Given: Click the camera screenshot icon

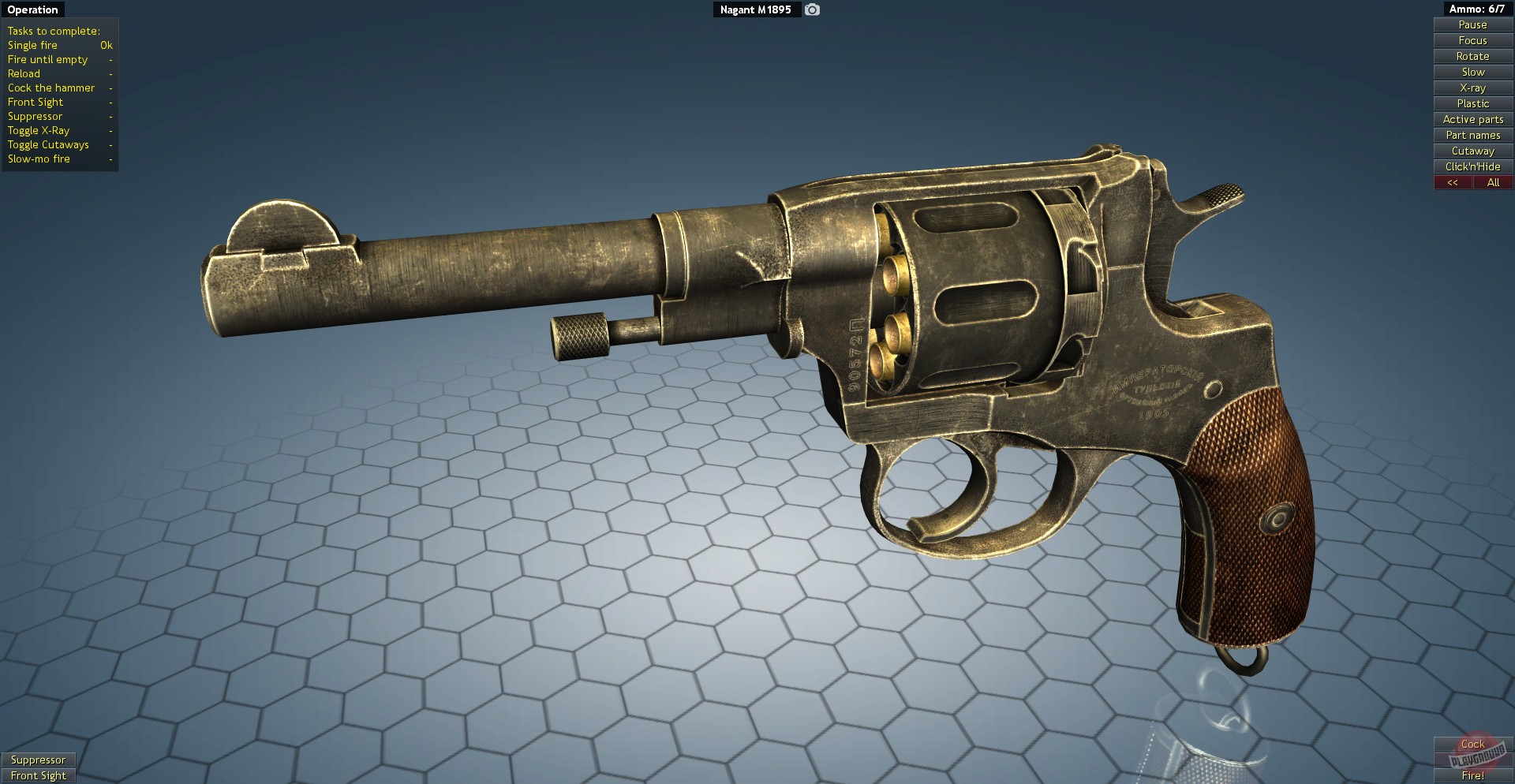Looking at the screenshot, I should point(811,9).
